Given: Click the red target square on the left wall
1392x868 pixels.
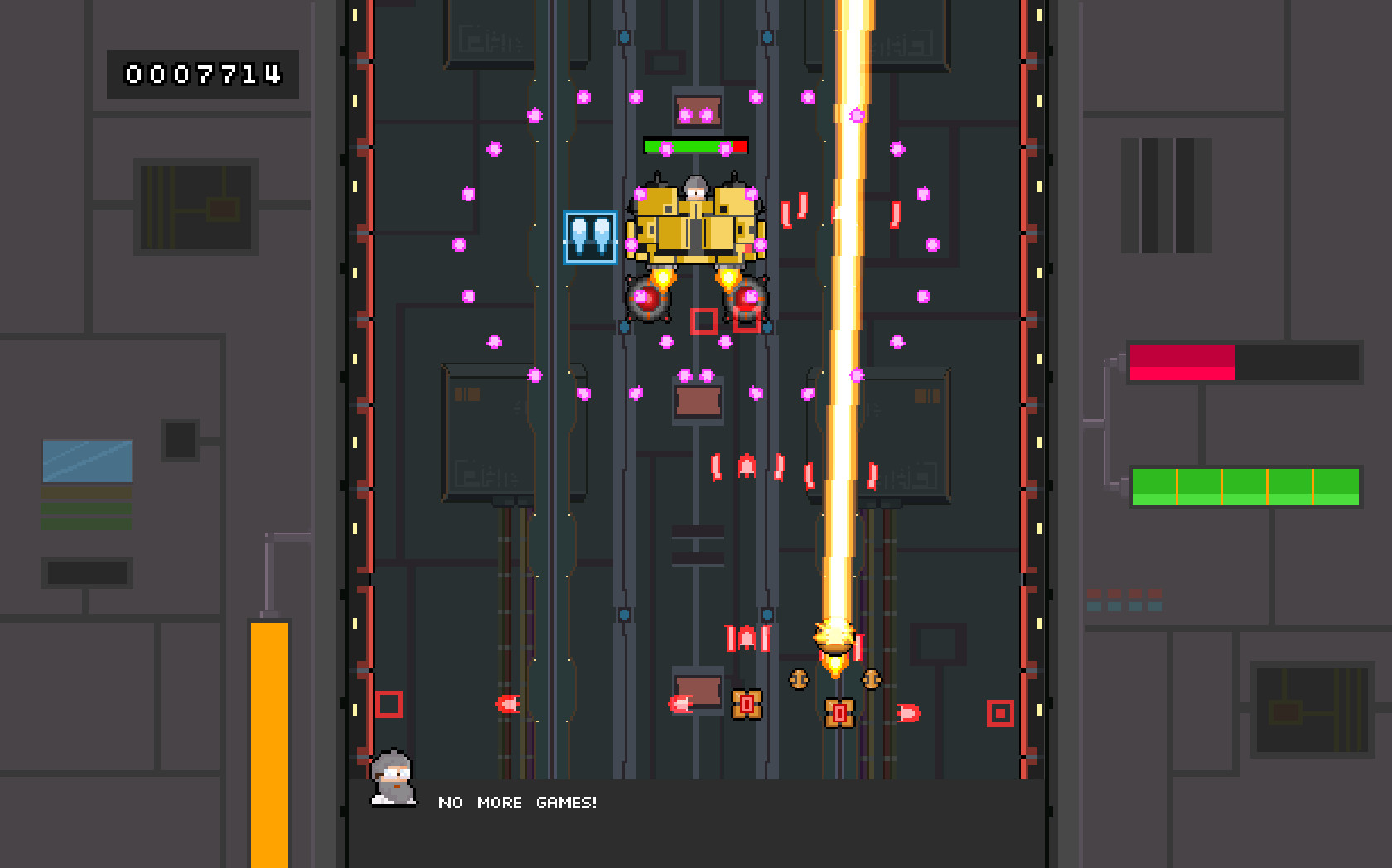Looking at the screenshot, I should click(389, 703).
